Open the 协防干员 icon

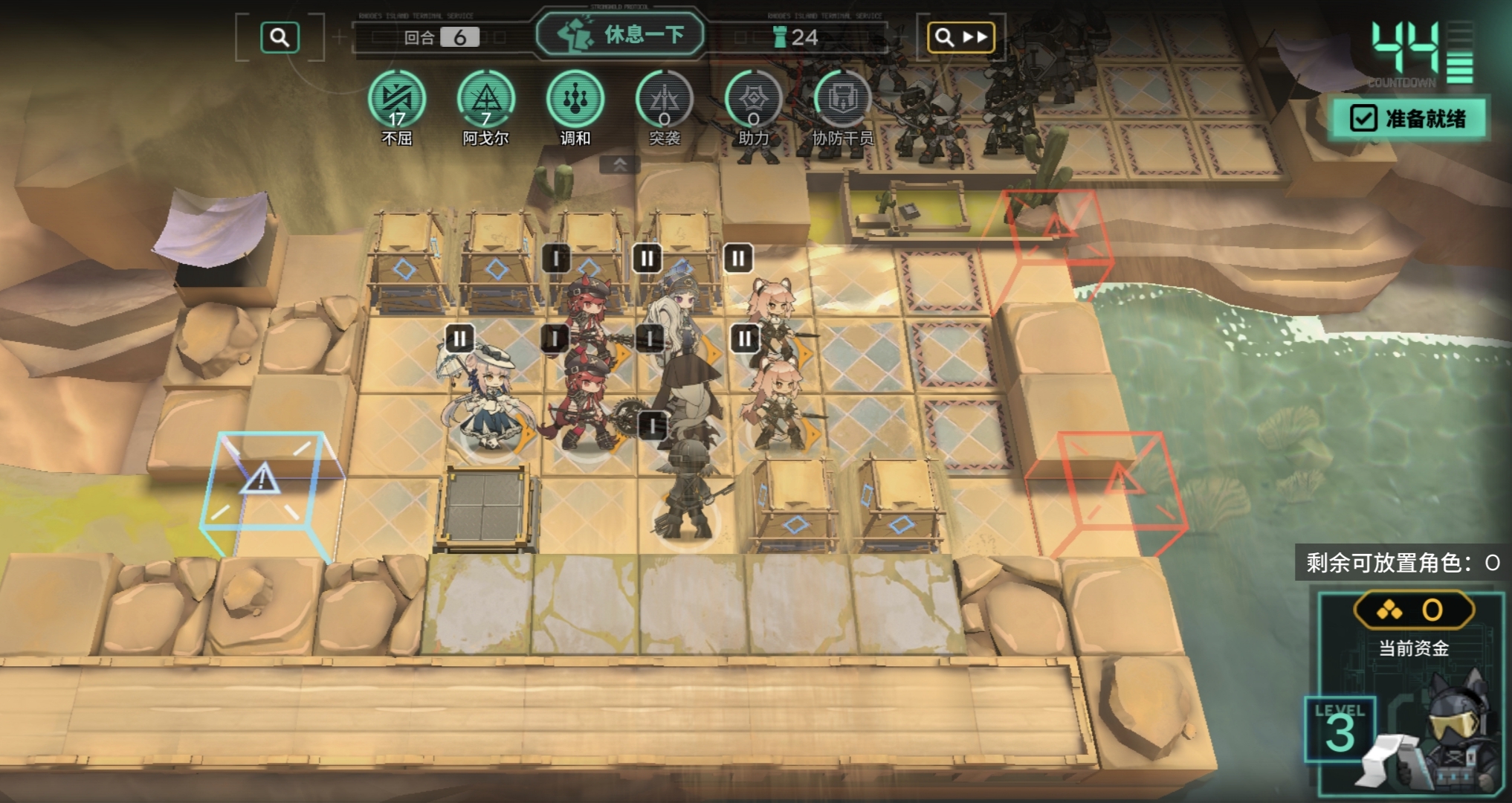(x=842, y=100)
